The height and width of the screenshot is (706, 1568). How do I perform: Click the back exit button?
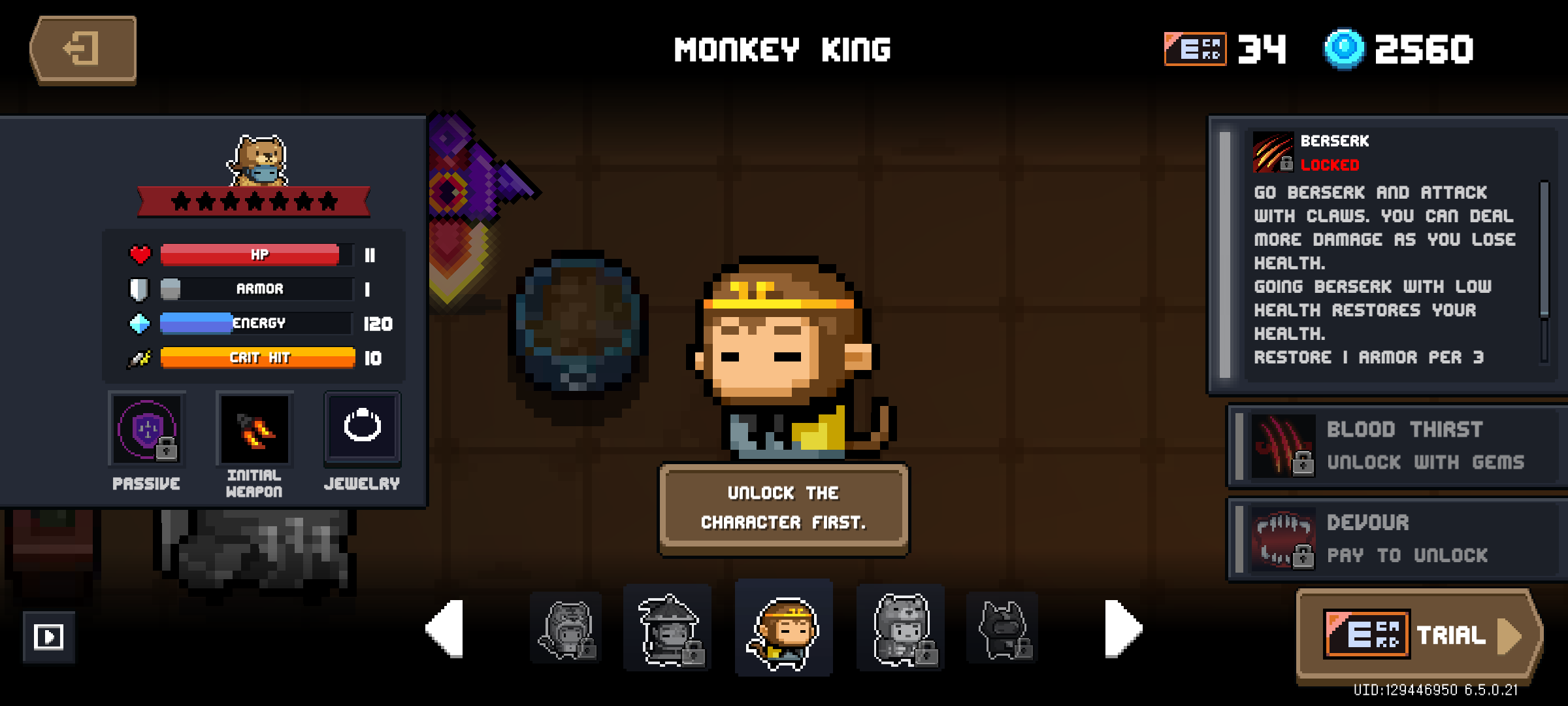tap(83, 49)
